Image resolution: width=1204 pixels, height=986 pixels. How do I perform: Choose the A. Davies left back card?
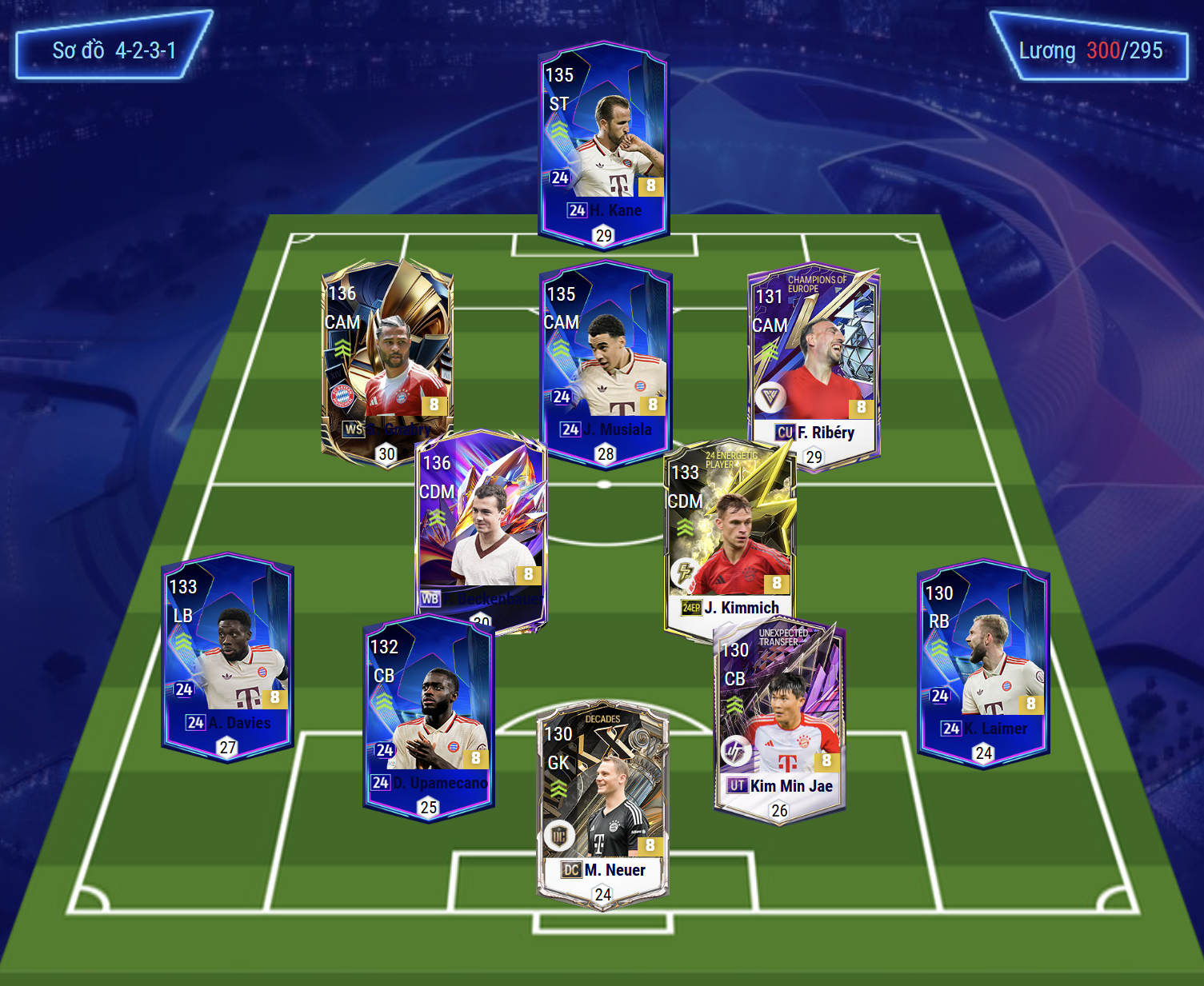click(228, 656)
